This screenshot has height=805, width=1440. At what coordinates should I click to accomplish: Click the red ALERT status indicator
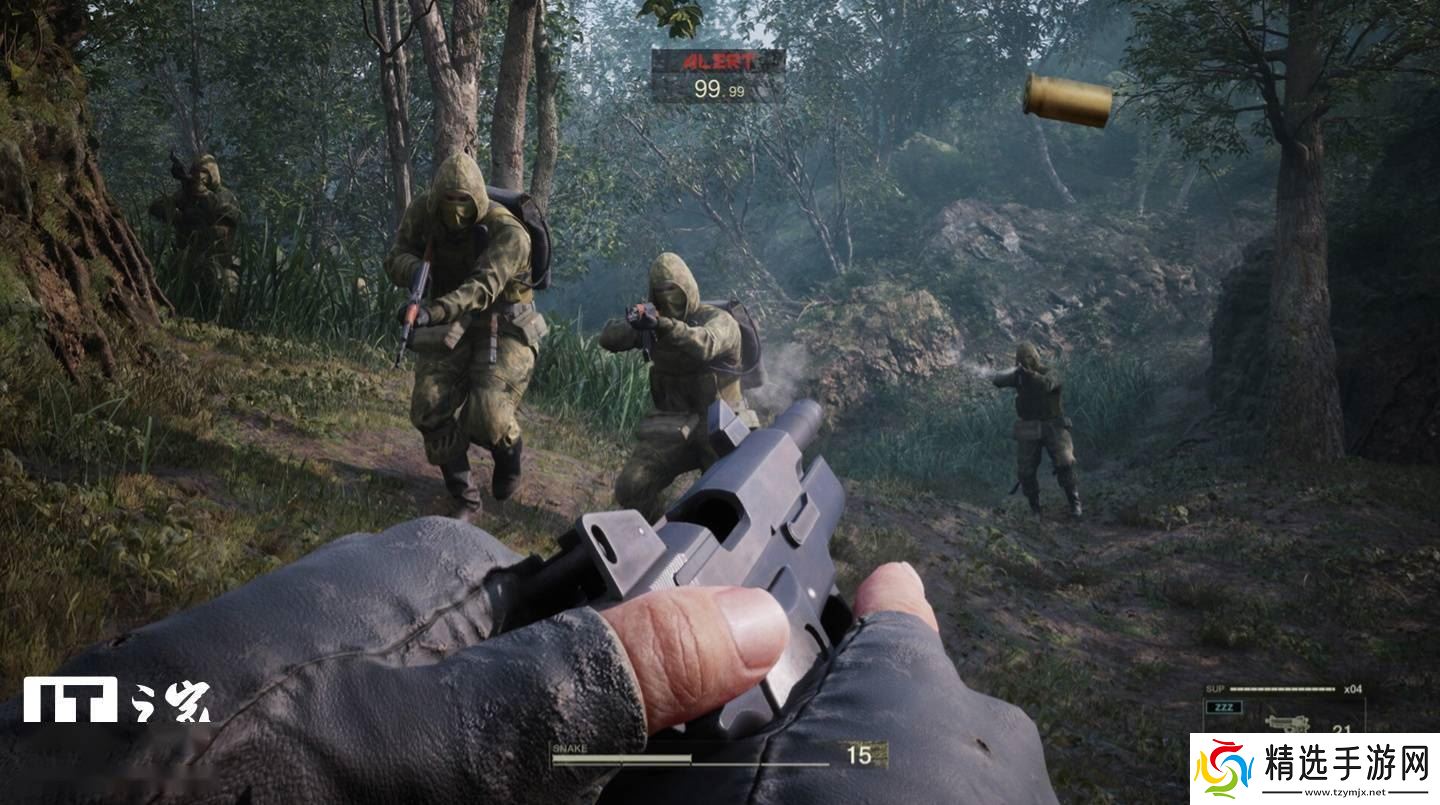(718, 62)
